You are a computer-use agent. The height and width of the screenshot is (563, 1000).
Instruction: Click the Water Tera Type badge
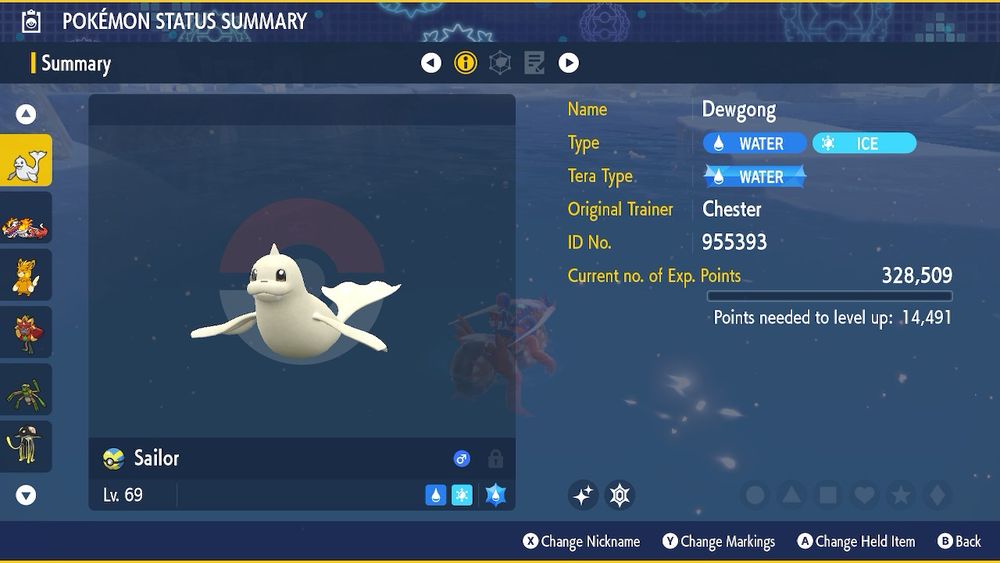click(x=755, y=177)
